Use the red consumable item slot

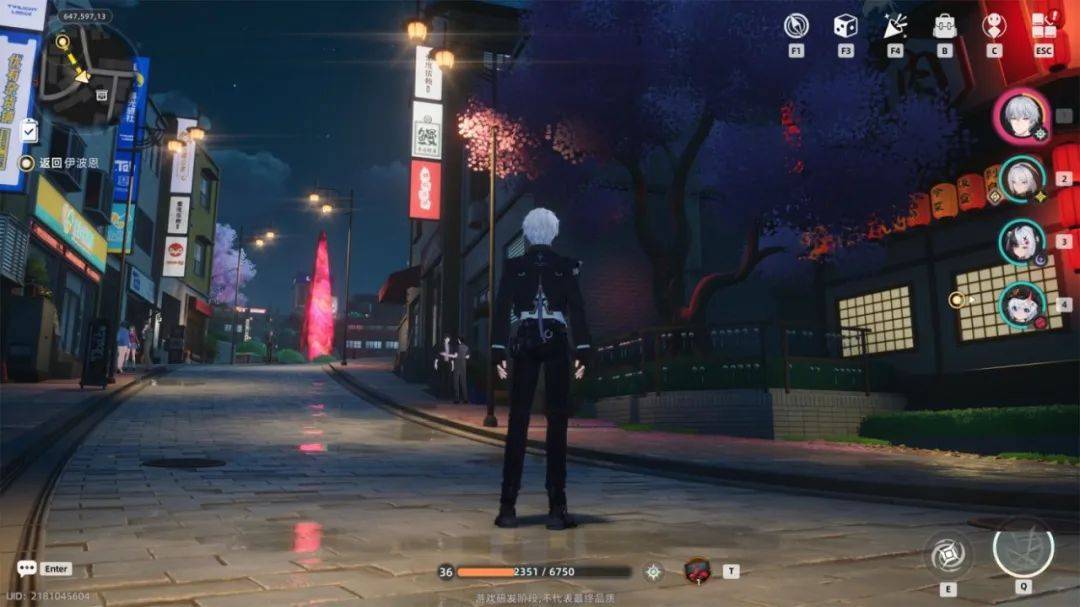point(697,571)
